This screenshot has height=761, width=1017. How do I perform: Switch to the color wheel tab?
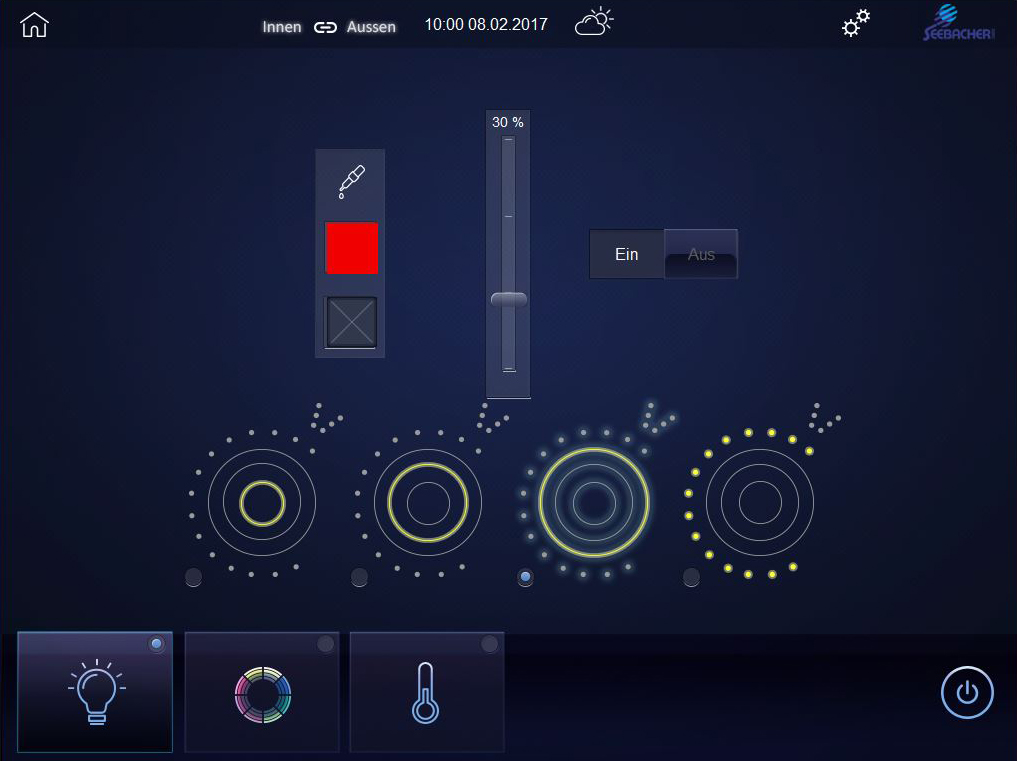262,692
